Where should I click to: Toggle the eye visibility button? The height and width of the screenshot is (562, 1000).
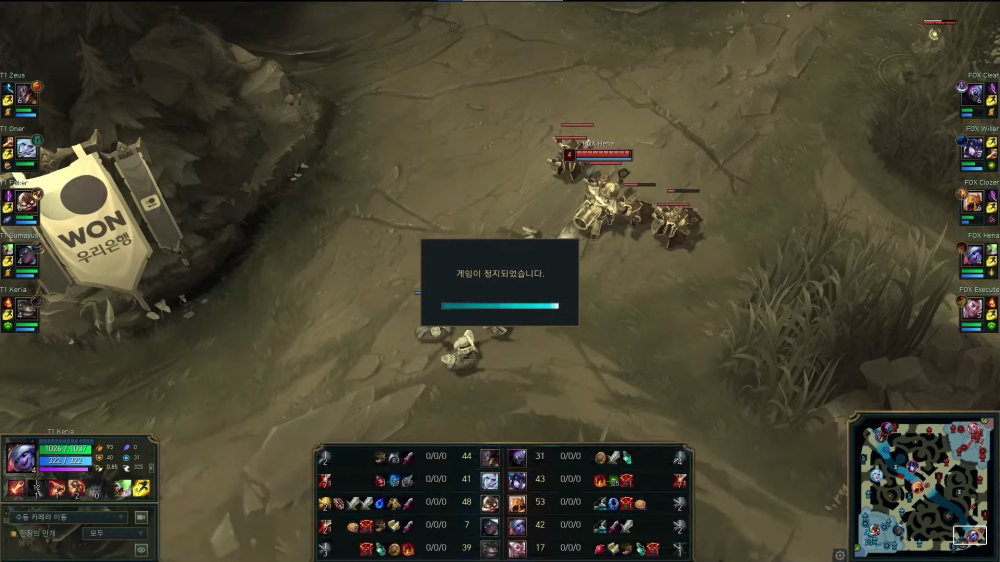point(141,549)
